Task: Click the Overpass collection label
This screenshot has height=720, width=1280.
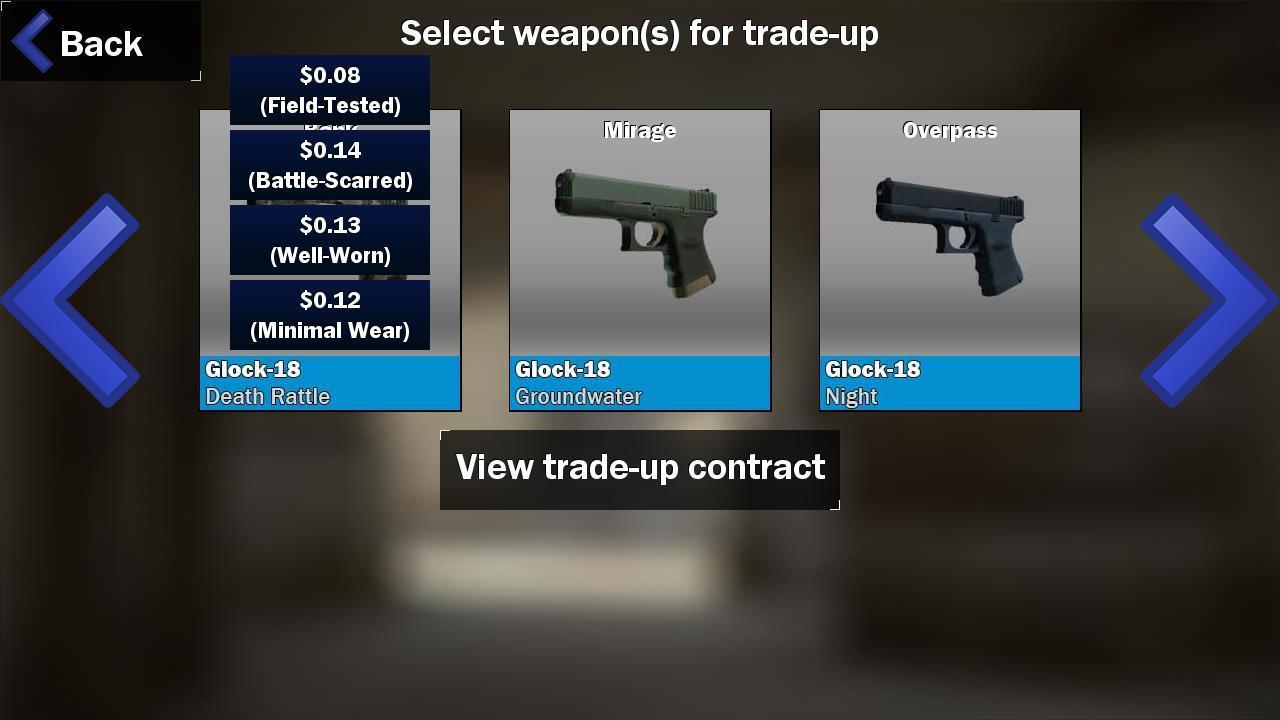Action: click(x=949, y=129)
